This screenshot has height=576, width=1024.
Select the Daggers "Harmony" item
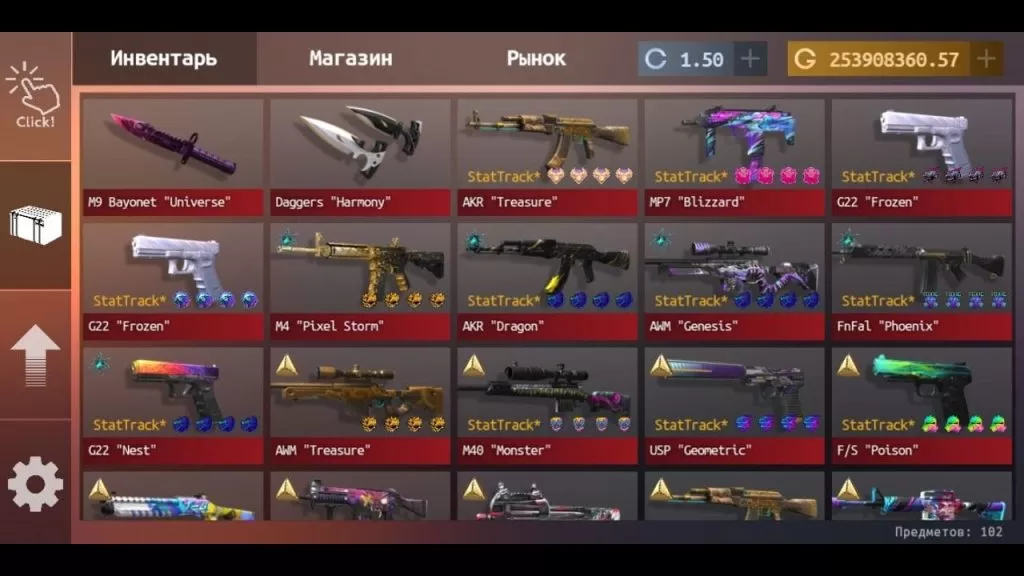[x=360, y=156]
